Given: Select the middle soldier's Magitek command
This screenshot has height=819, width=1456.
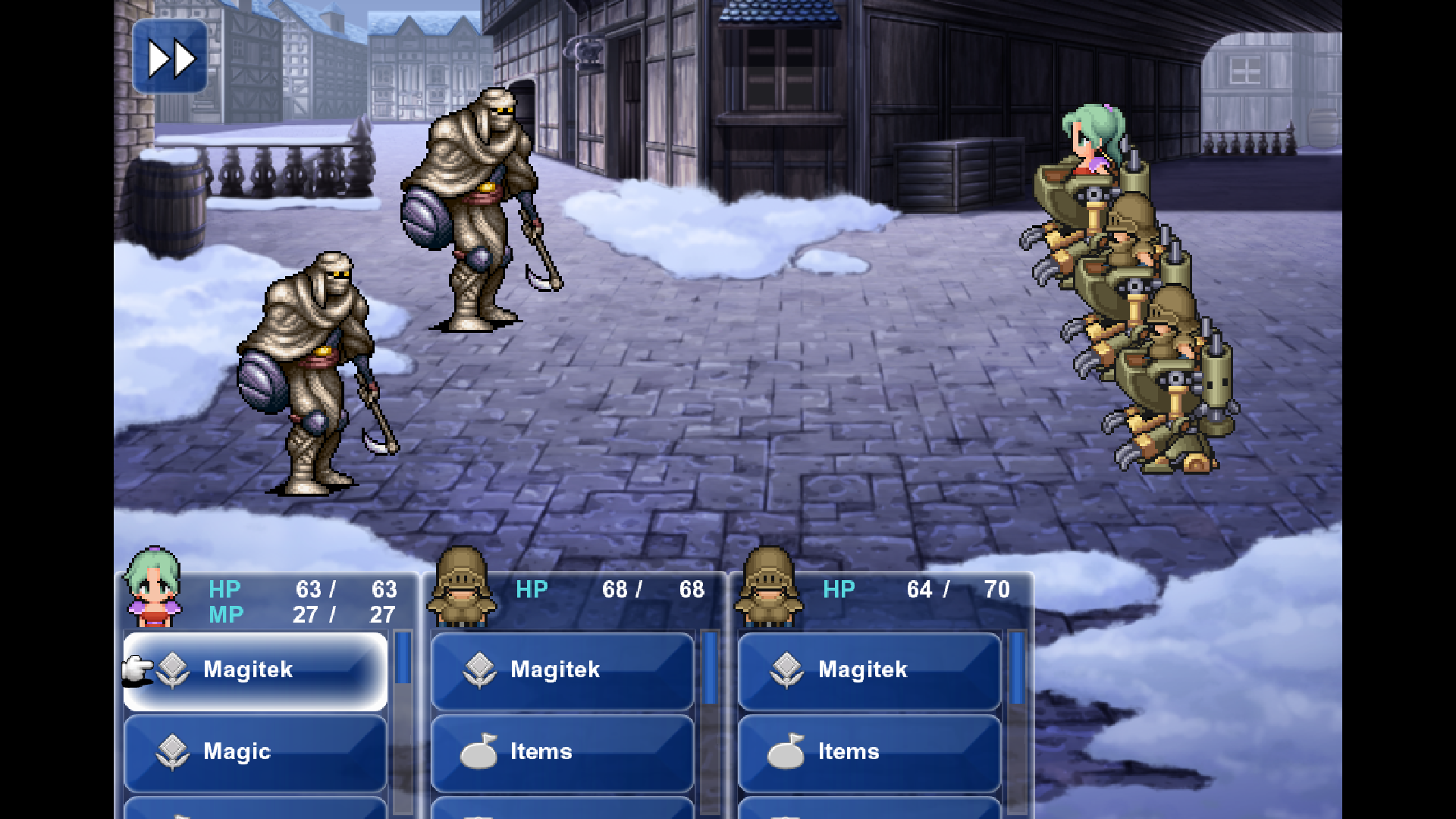Looking at the screenshot, I should pyautogui.click(x=563, y=670).
